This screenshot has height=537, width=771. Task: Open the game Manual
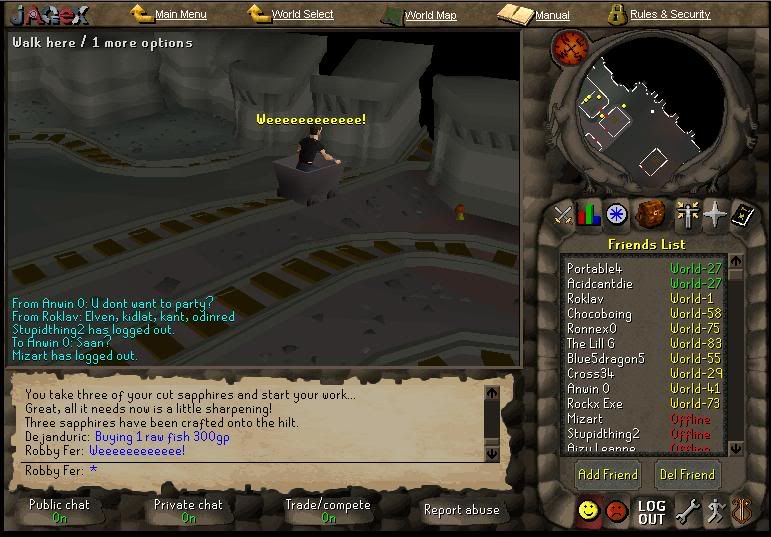(552, 15)
